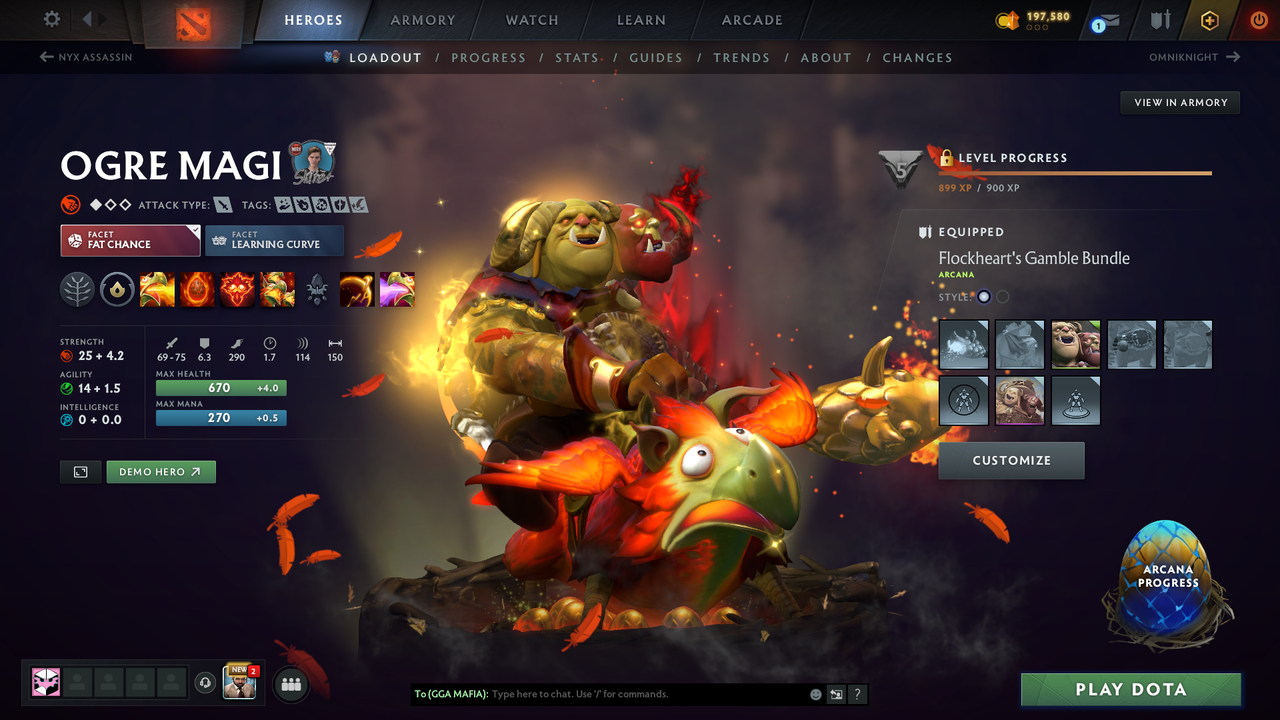The width and height of the screenshot is (1280, 720).
Task: Select the Fat Chance facet
Action: (x=130, y=241)
